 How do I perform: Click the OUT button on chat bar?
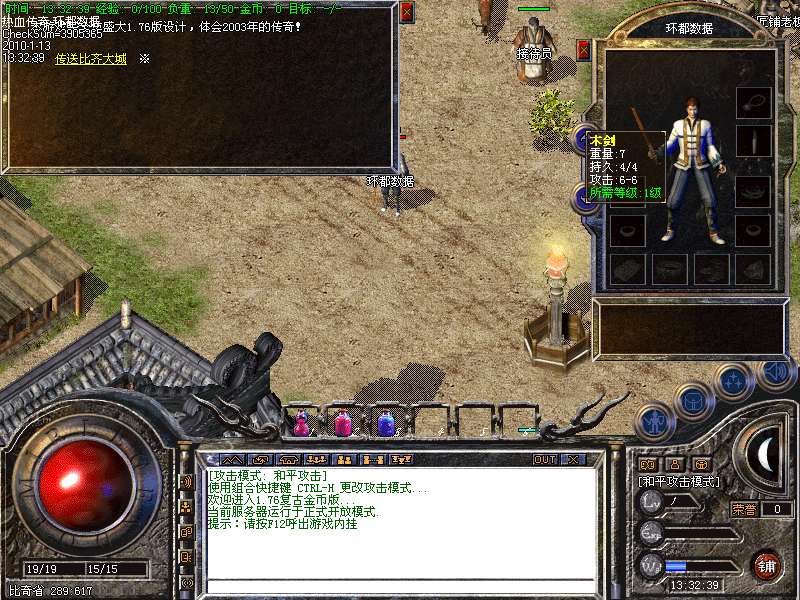tap(544, 460)
